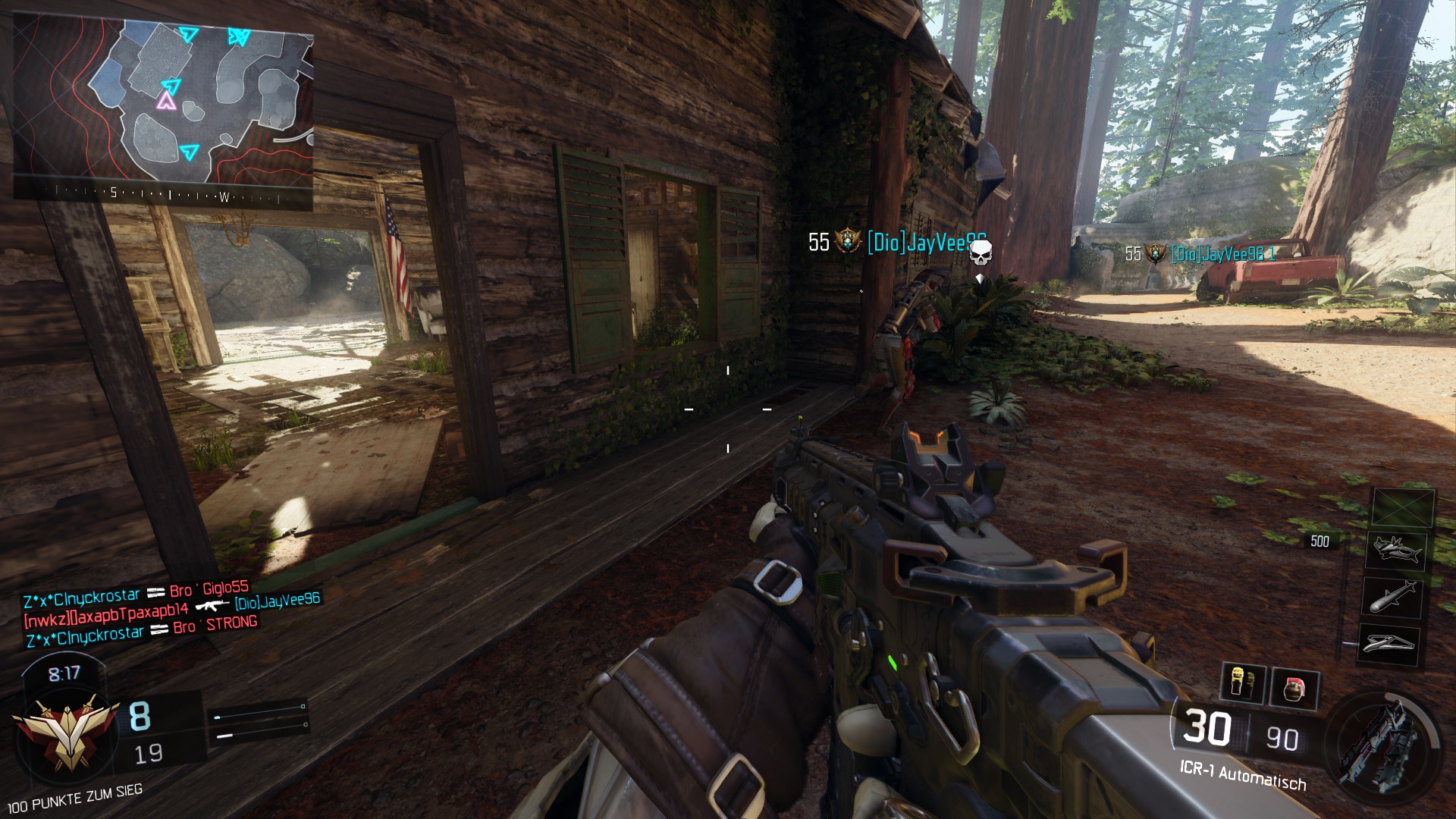The width and height of the screenshot is (1456, 819).
Task: Select the yellow tactical grenade icon
Action: point(1241,683)
